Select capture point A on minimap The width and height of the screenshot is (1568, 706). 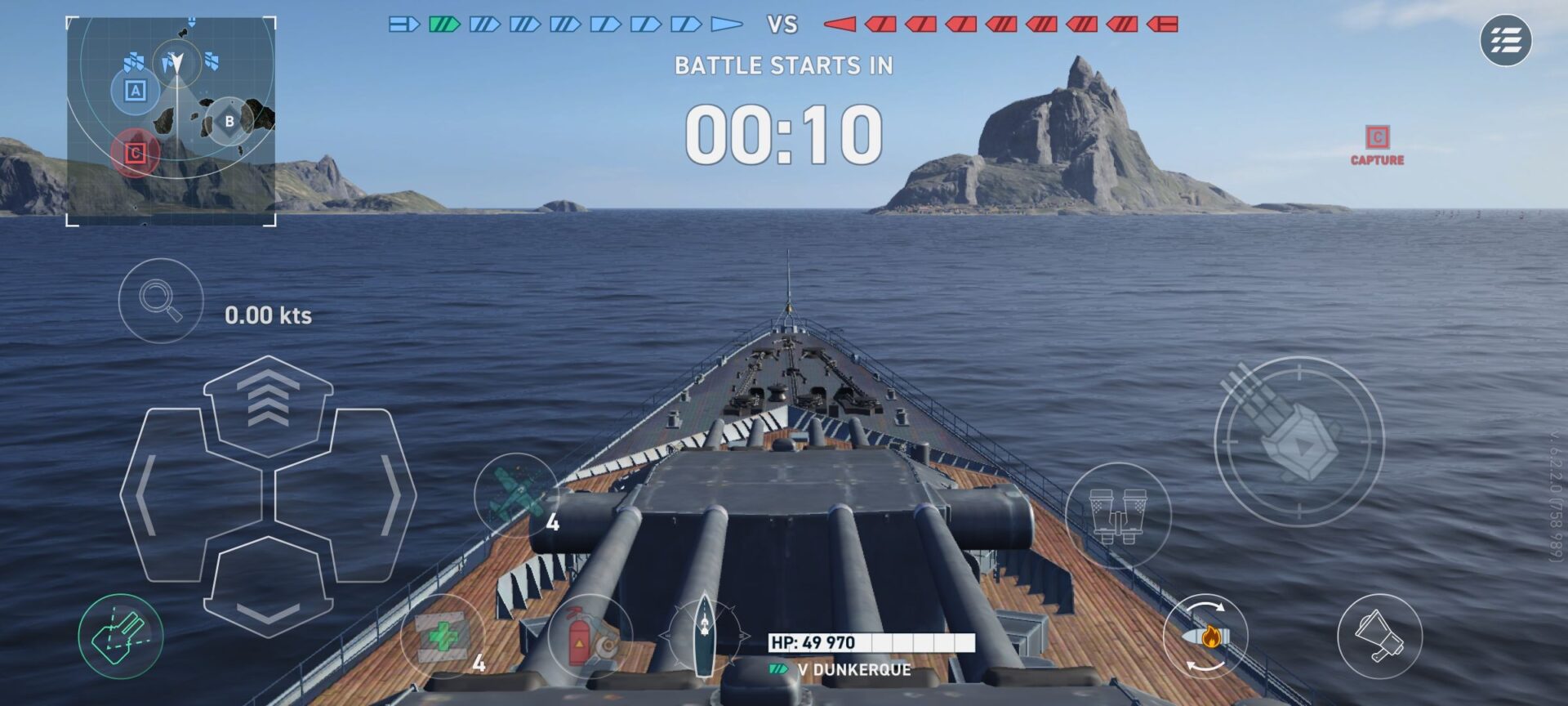coord(136,90)
